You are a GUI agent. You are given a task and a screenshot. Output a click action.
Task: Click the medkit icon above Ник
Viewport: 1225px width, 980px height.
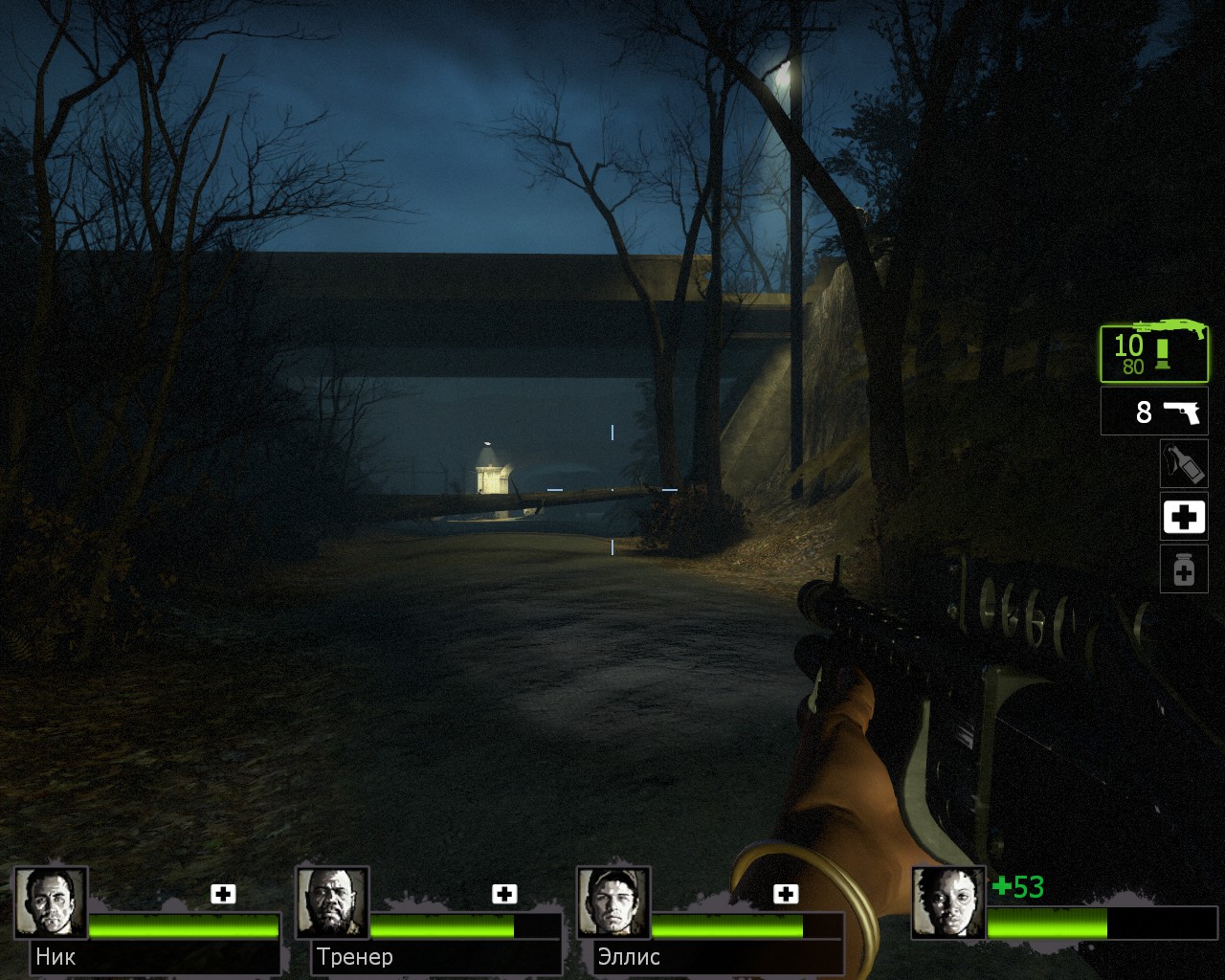coord(223,894)
